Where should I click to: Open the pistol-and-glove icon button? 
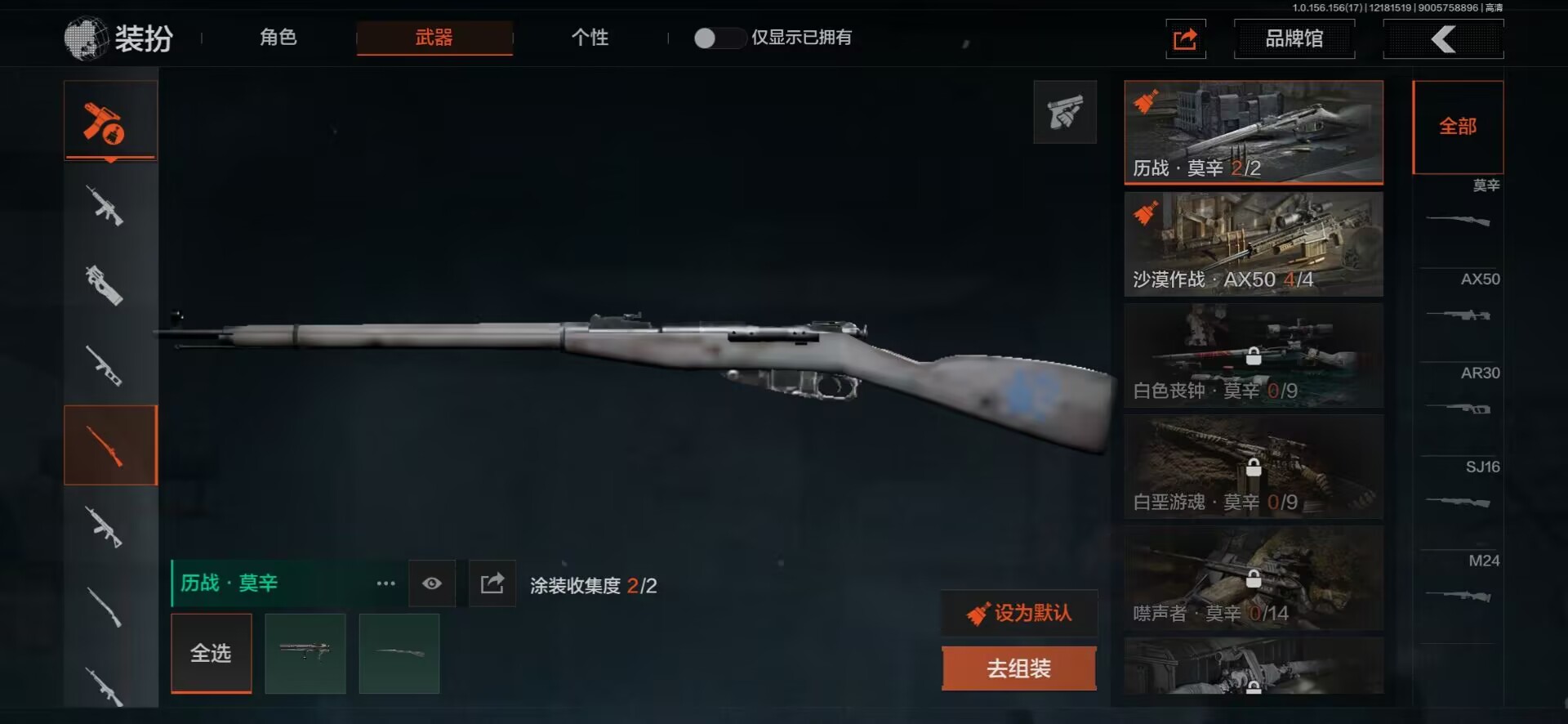tap(1065, 113)
